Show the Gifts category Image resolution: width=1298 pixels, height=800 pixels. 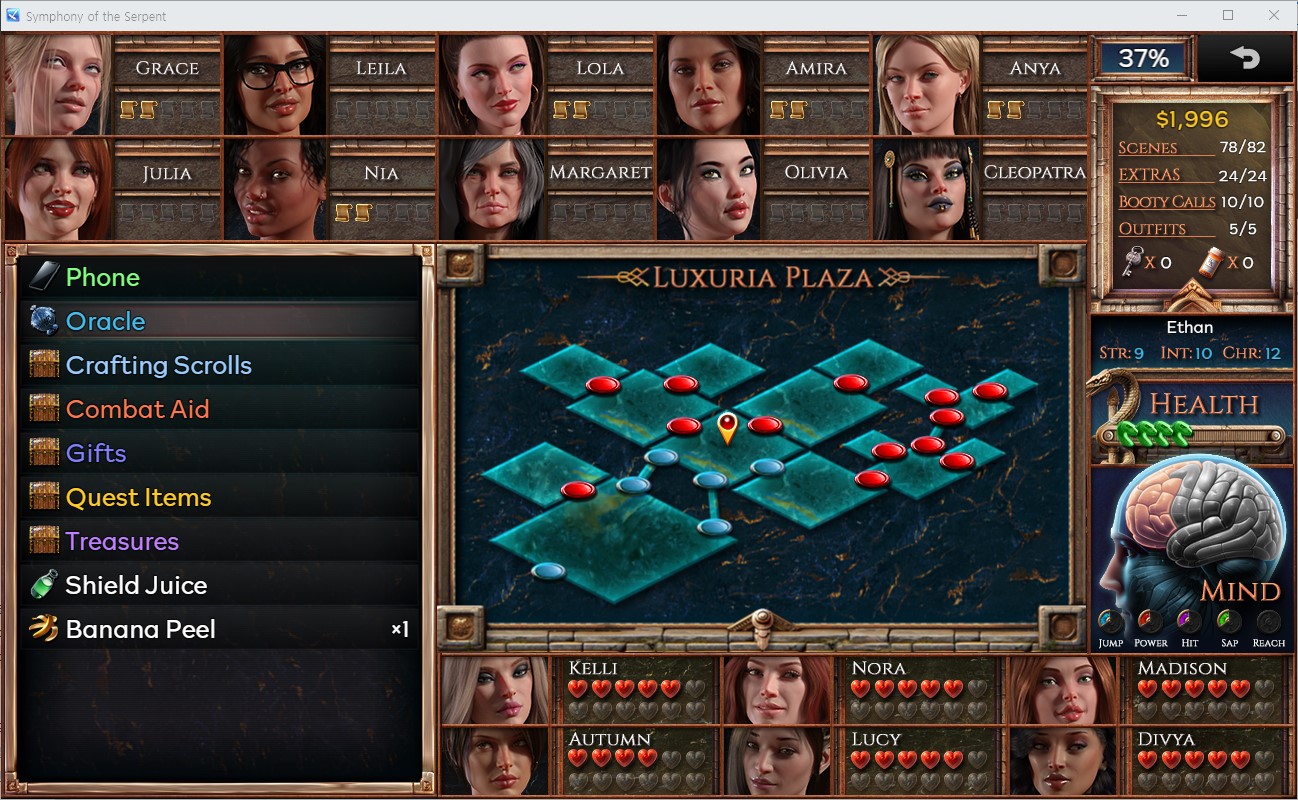coord(96,453)
